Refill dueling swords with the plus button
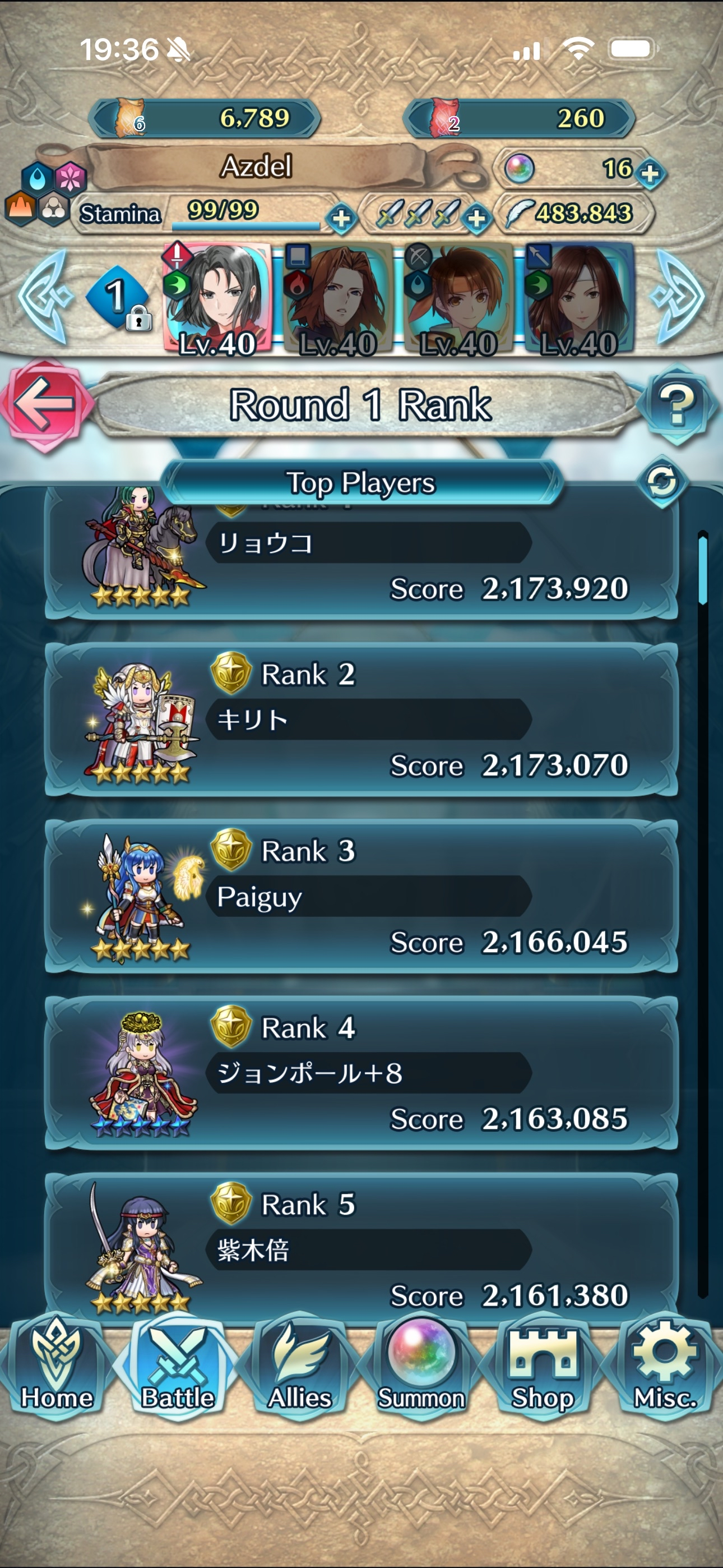 pyautogui.click(x=476, y=218)
